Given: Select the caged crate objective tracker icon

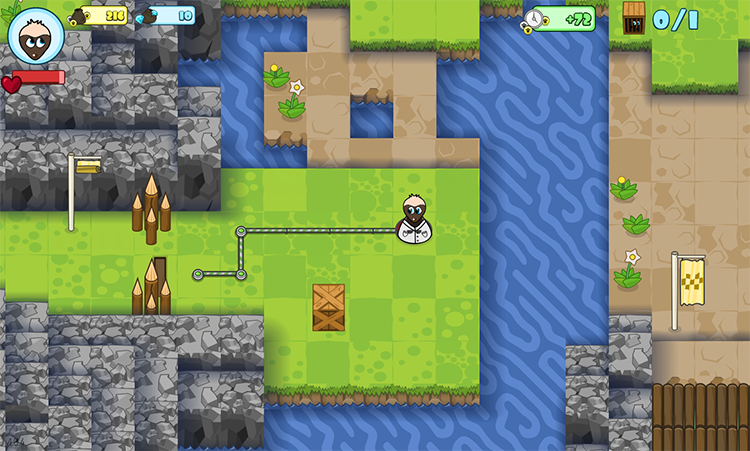Looking at the screenshot, I should coord(634,17).
